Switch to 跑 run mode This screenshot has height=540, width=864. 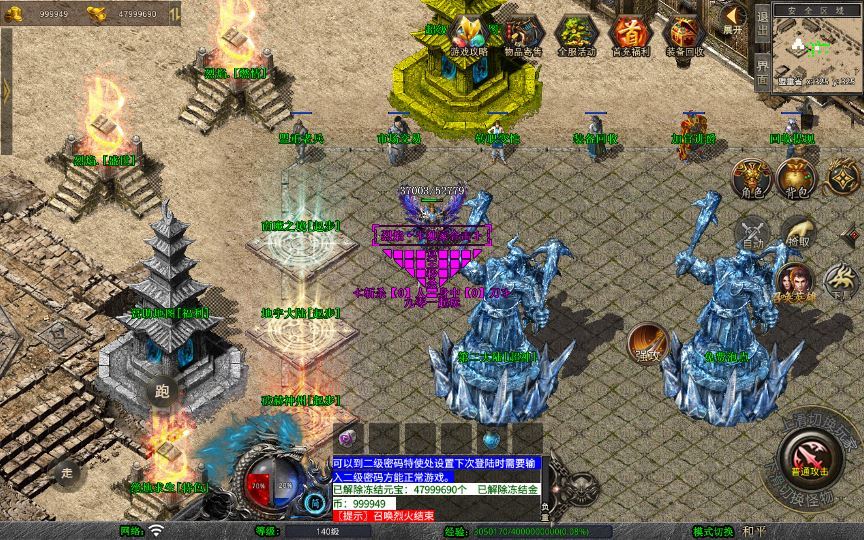point(163,391)
